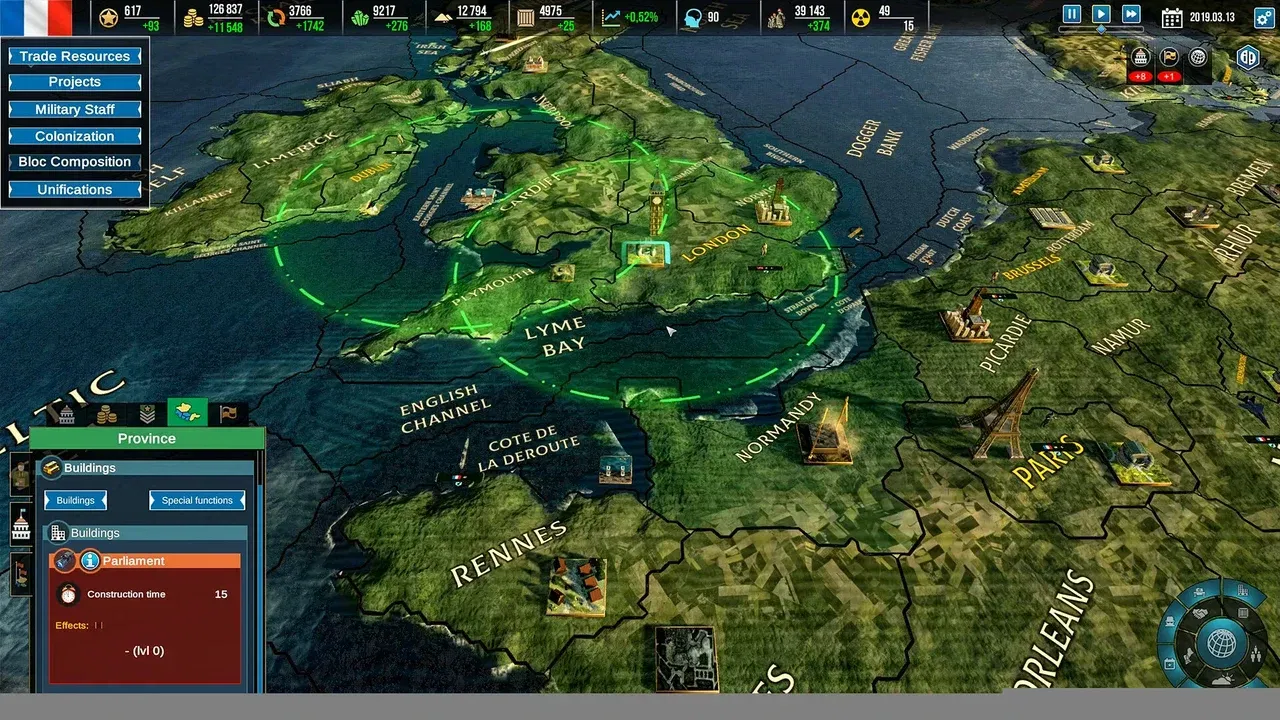Switch to the military chevrons tab

point(148,414)
